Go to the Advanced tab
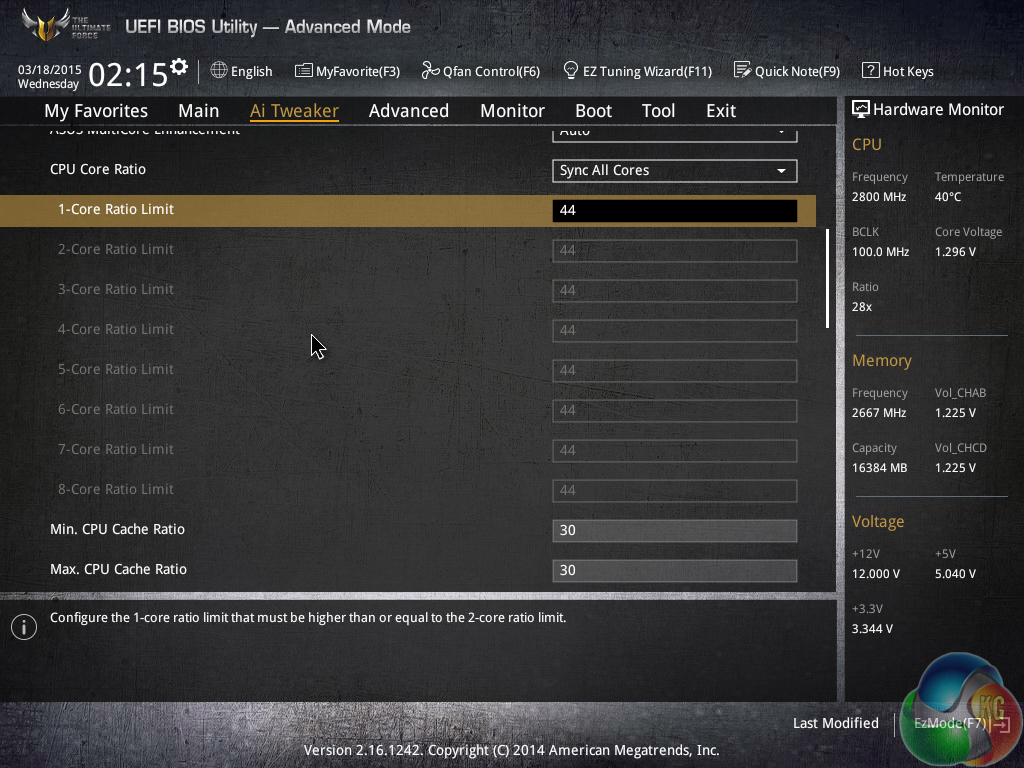Image resolution: width=1024 pixels, height=768 pixels. pyautogui.click(x=408, y=111)
